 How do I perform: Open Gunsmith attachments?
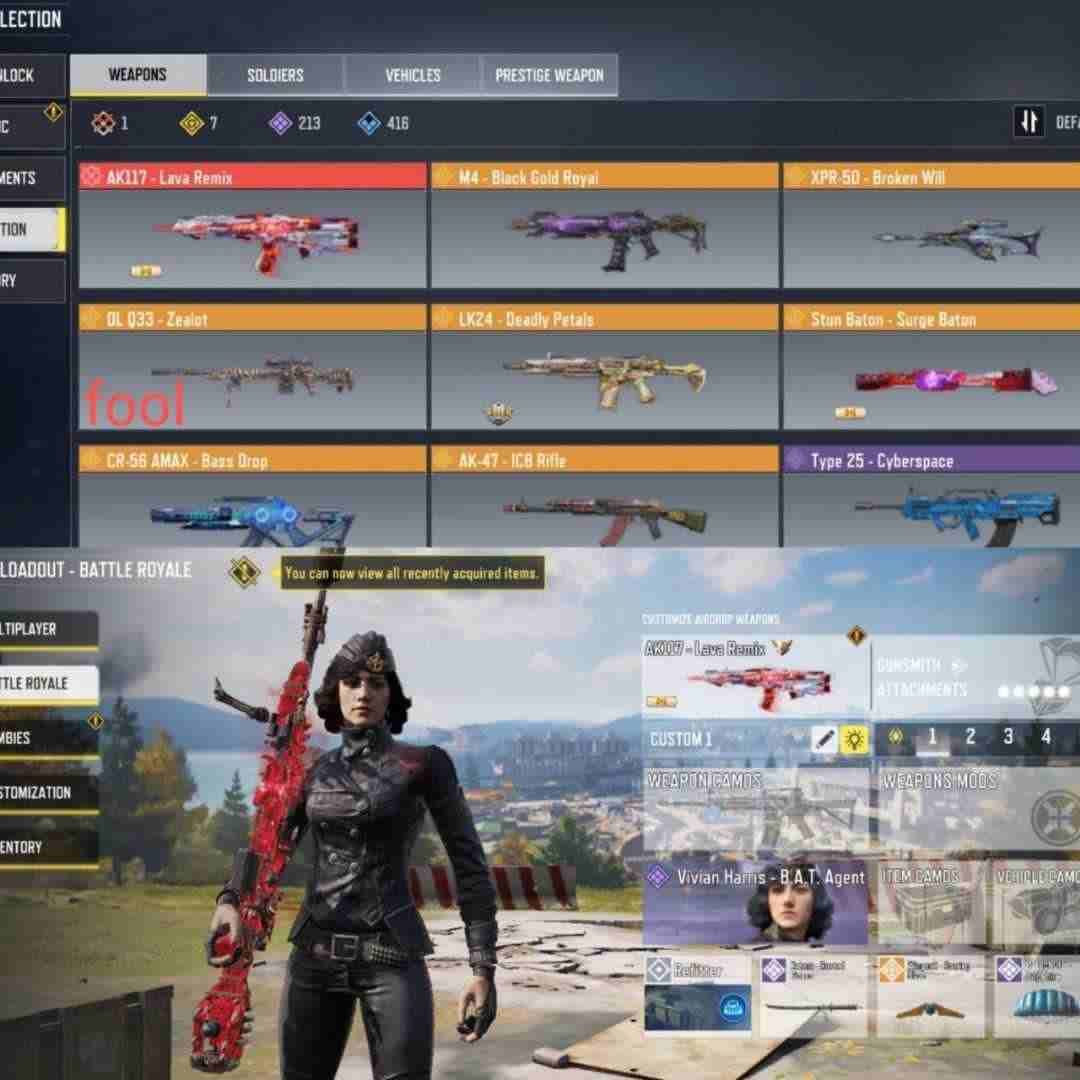(975, 677)
